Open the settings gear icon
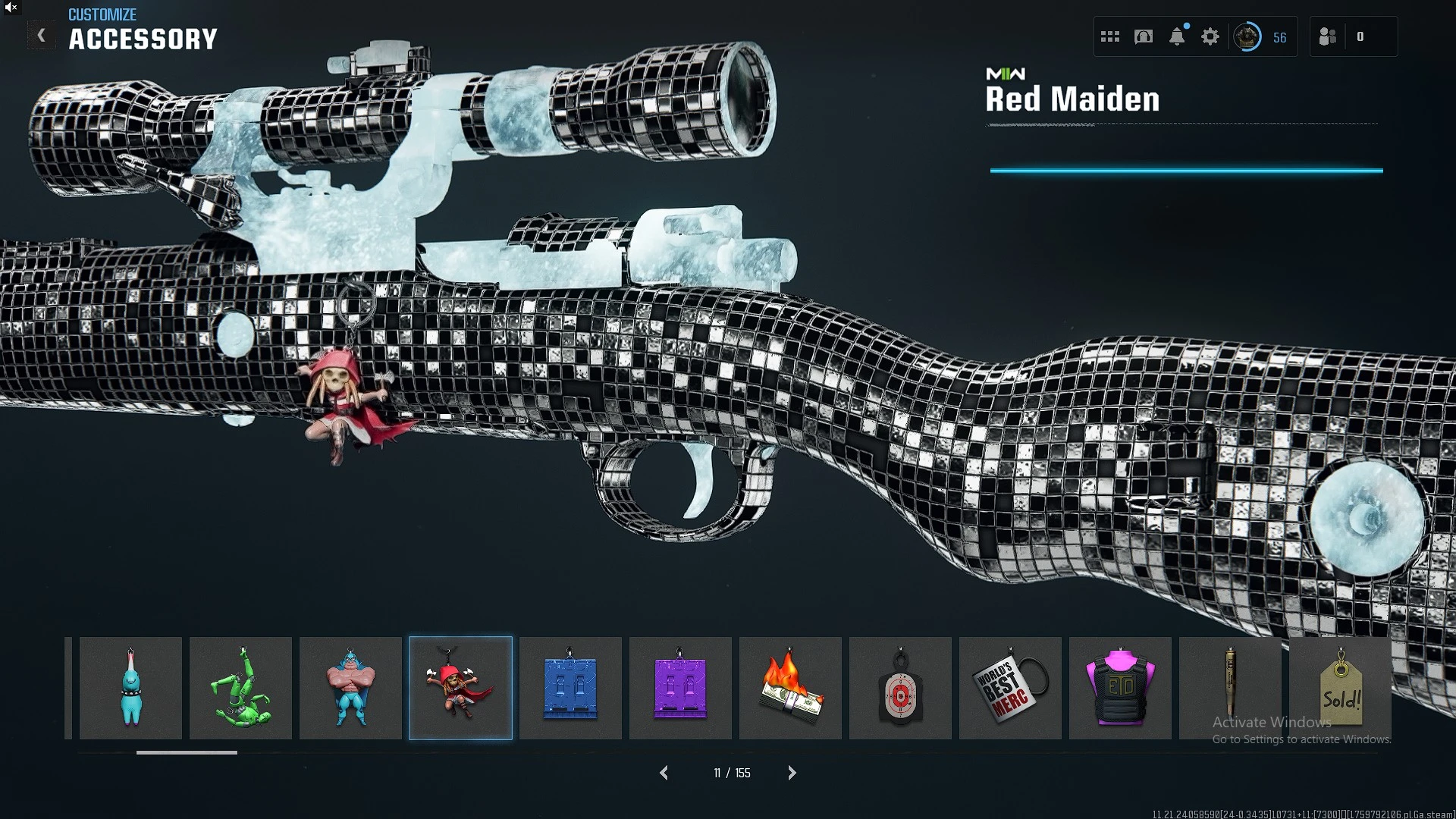Image resolution: width=1456 pixels, height=819 pixels. (1210, 36)
